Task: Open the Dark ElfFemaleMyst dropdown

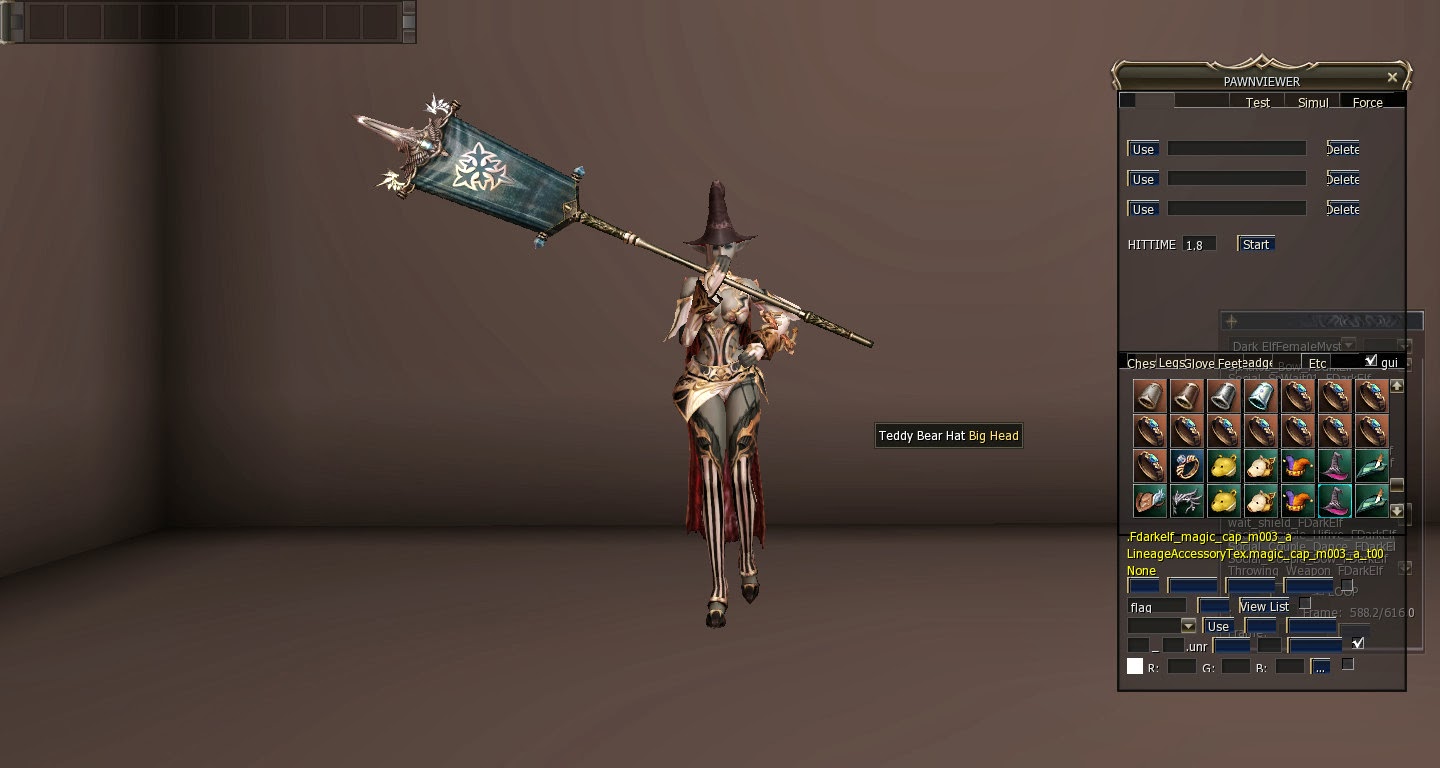Action: 1349,345
